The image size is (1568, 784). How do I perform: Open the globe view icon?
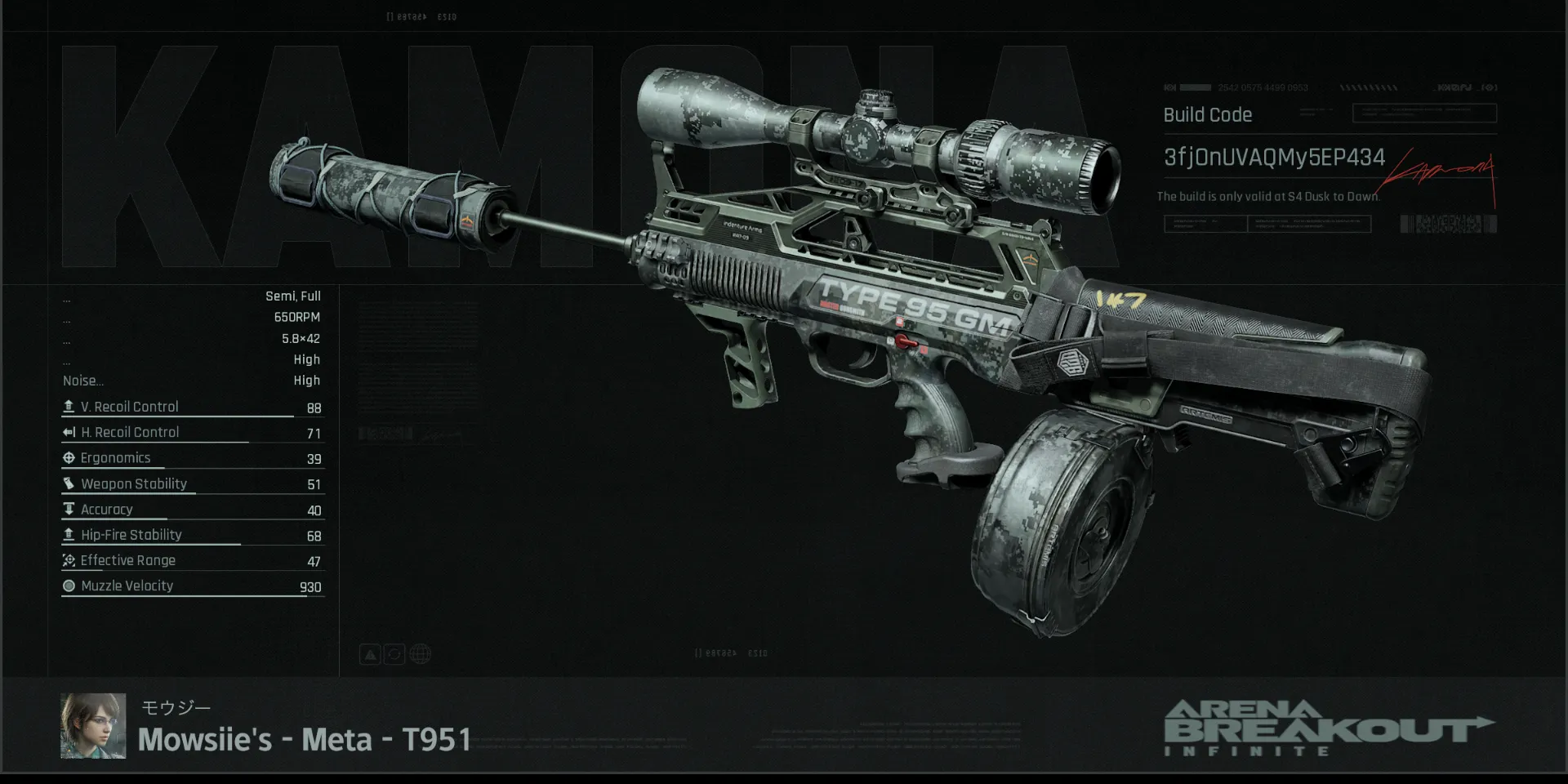tap(420, 653)
